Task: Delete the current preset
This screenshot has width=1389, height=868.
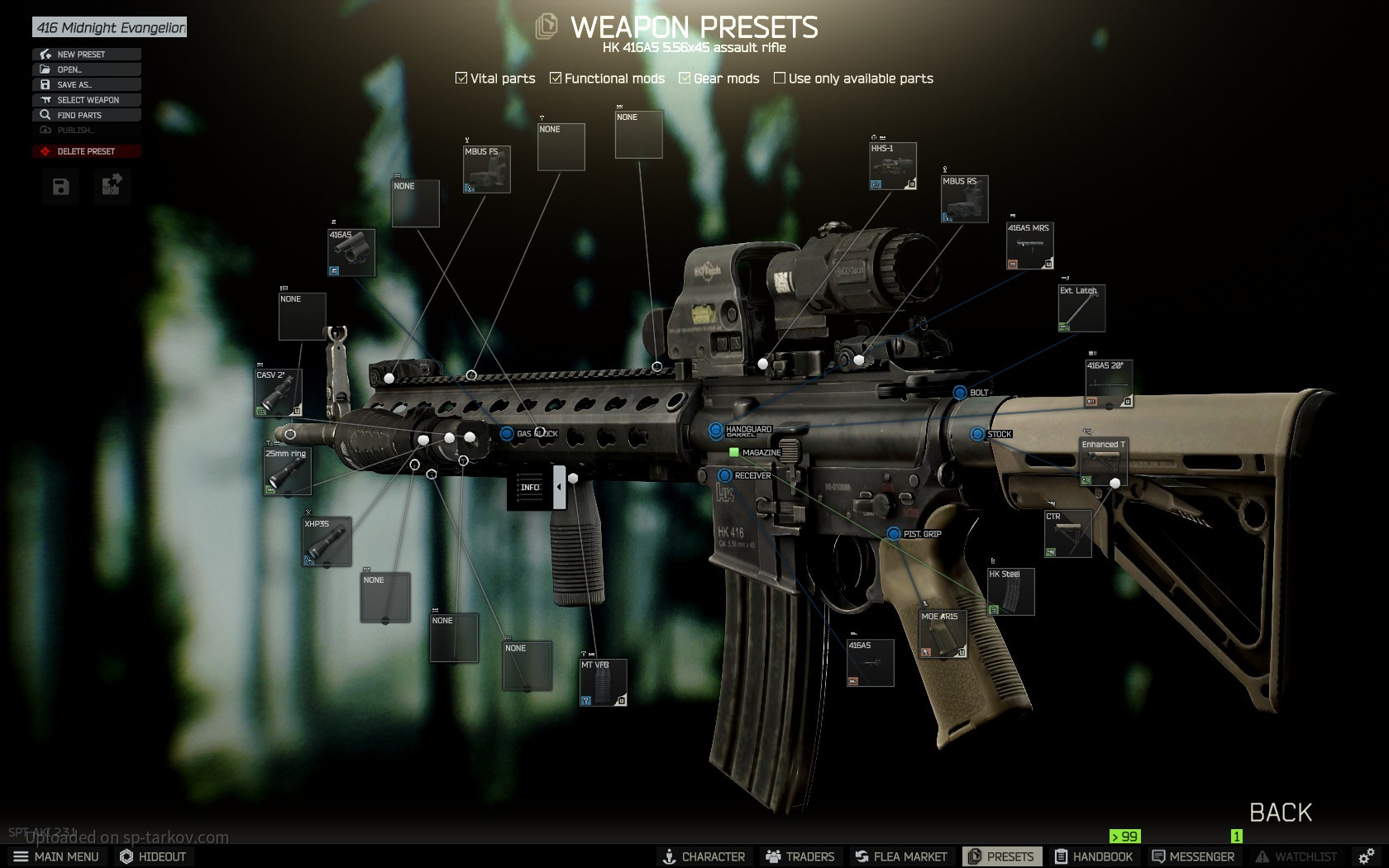Action: click(x=86, y=152)
